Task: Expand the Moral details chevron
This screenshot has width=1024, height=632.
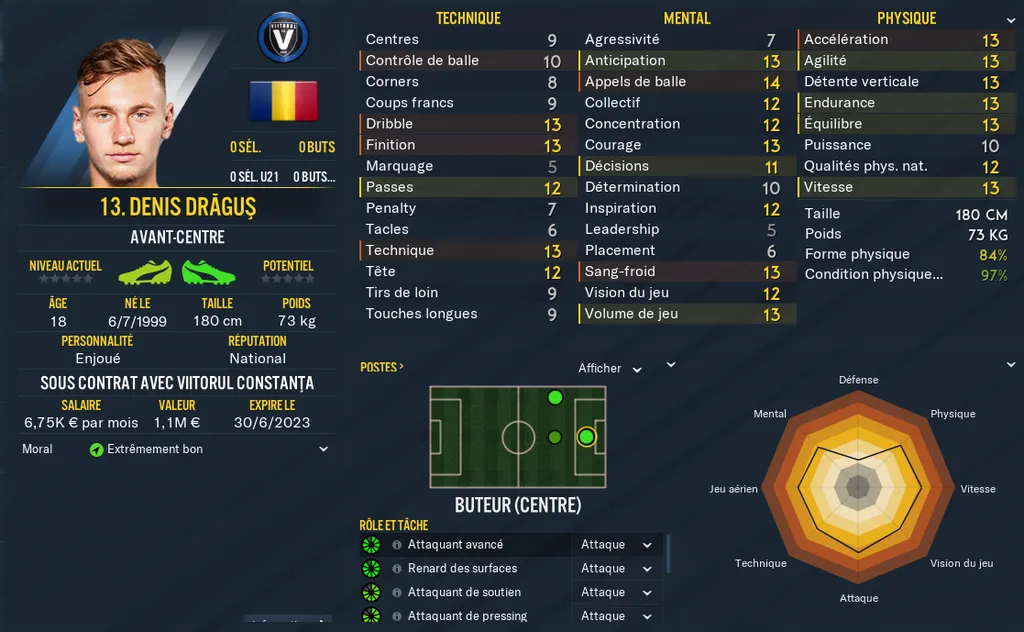Action: tap(323, 450)
